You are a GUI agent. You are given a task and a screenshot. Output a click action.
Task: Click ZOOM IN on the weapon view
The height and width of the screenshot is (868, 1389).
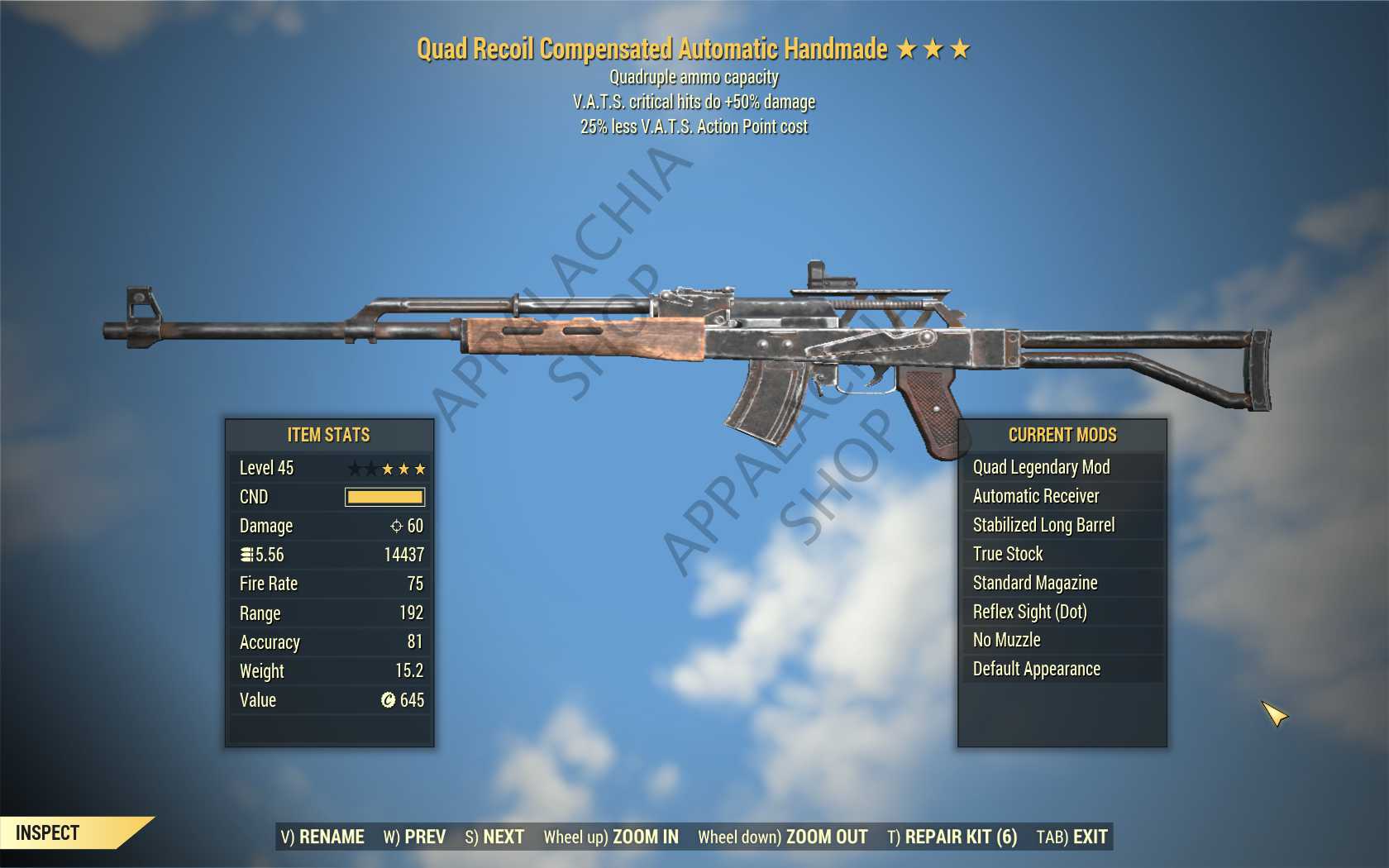611,837
